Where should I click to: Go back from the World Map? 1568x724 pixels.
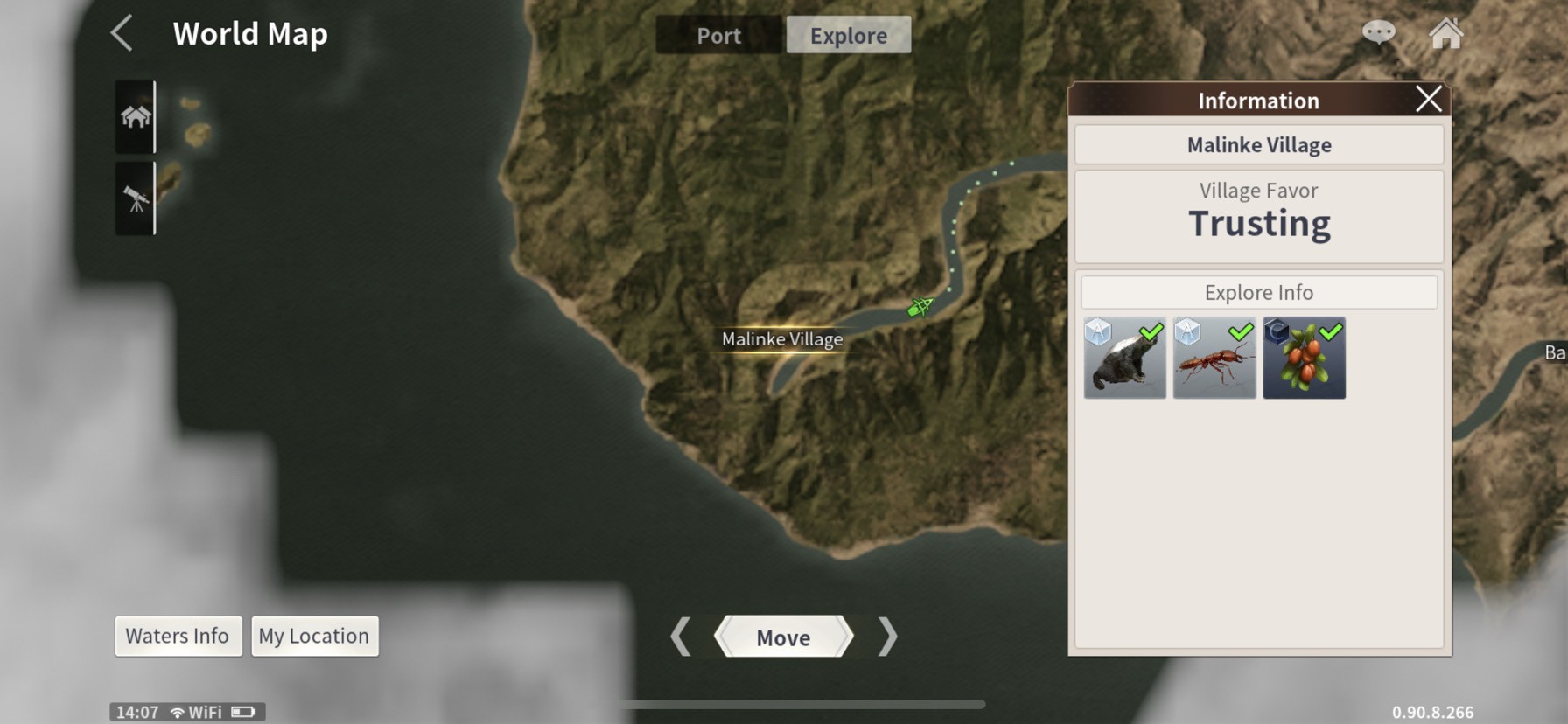pos(122,33)
